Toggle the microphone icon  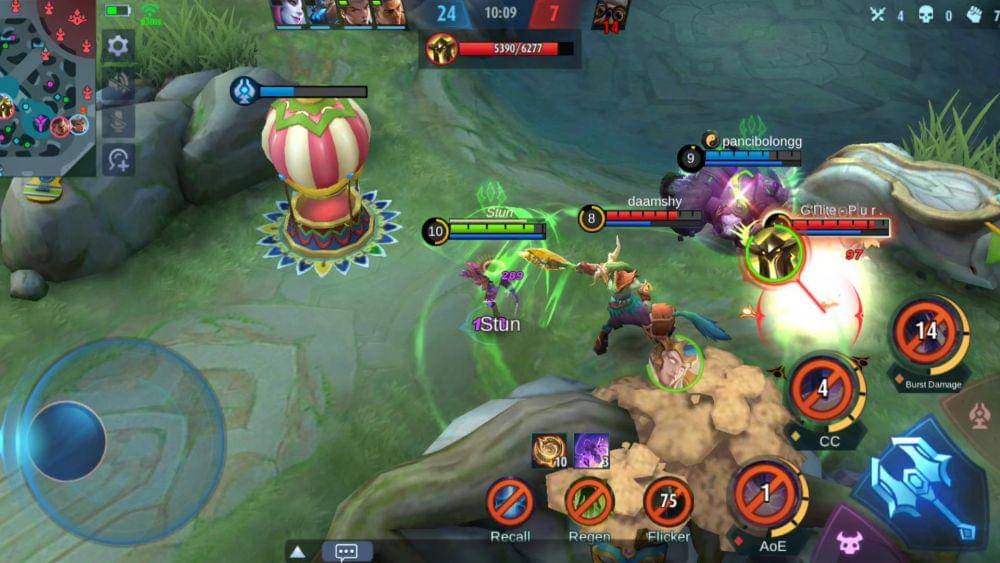click(x=118, y=121)
